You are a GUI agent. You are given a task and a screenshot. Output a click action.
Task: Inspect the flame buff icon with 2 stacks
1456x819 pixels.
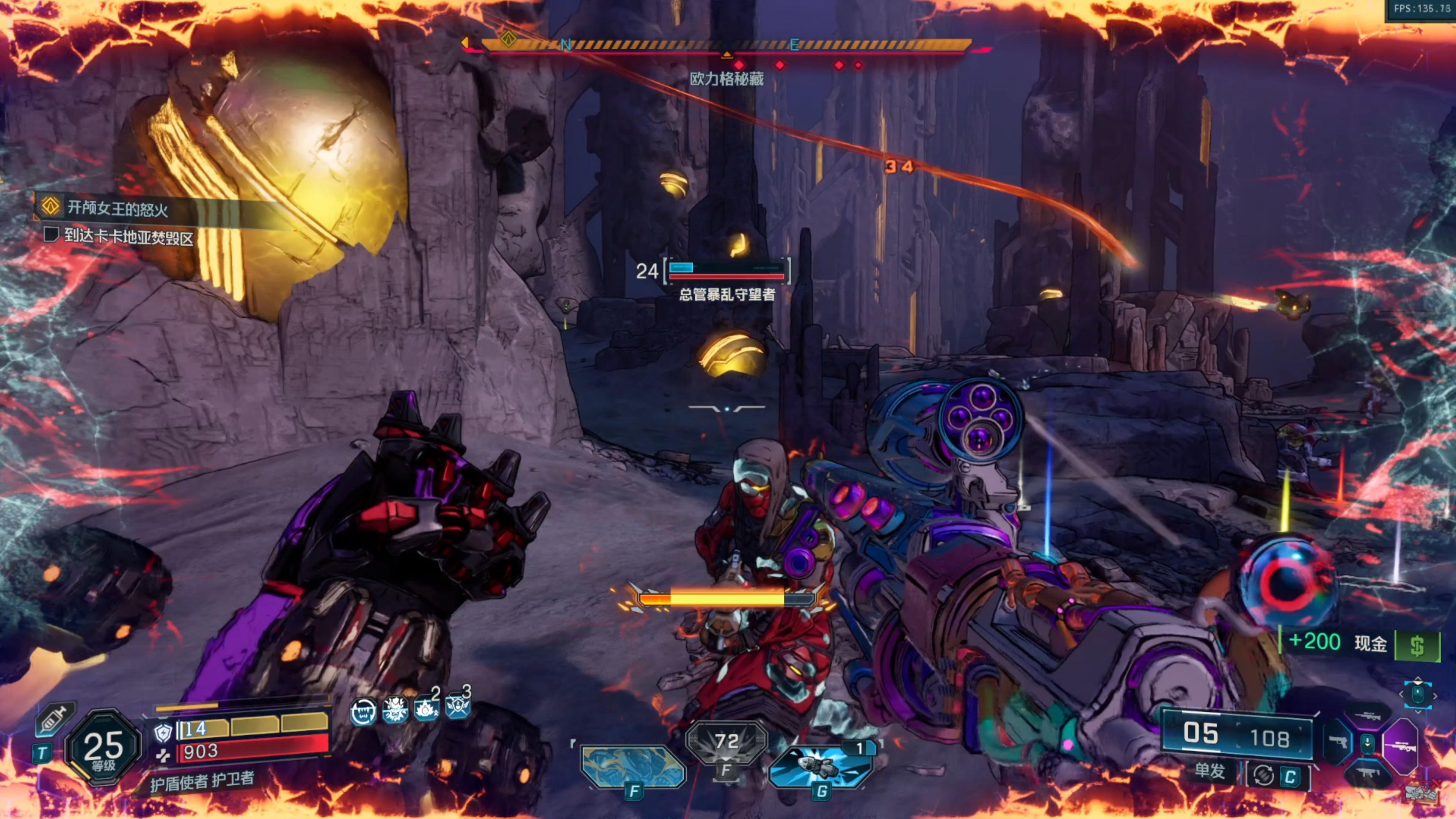[425, 708]
